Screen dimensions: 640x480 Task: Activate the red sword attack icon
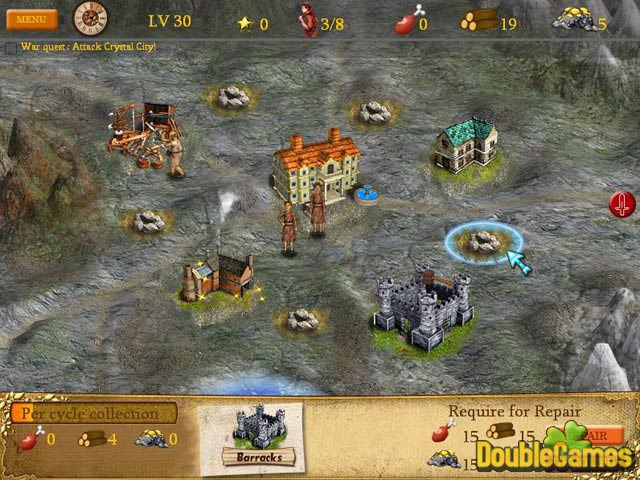(x=622, y=205)
